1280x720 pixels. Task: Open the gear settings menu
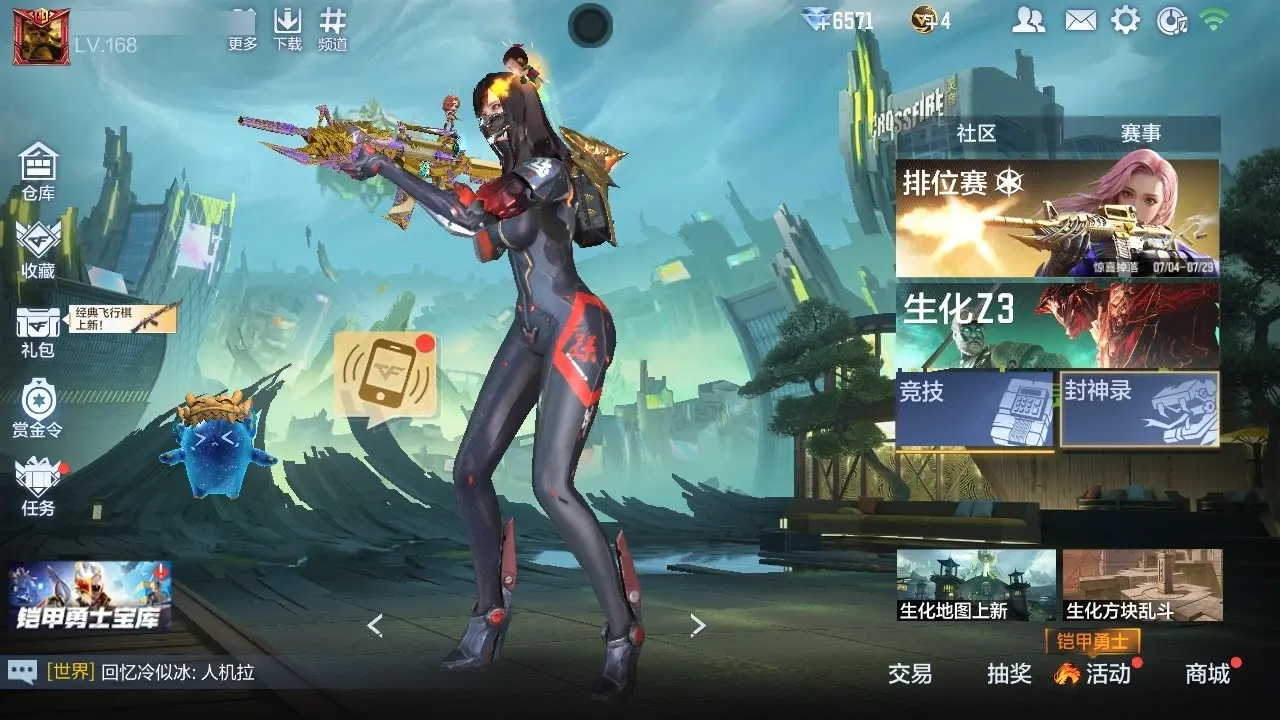pyautogui.click(x=1126, y=20)
